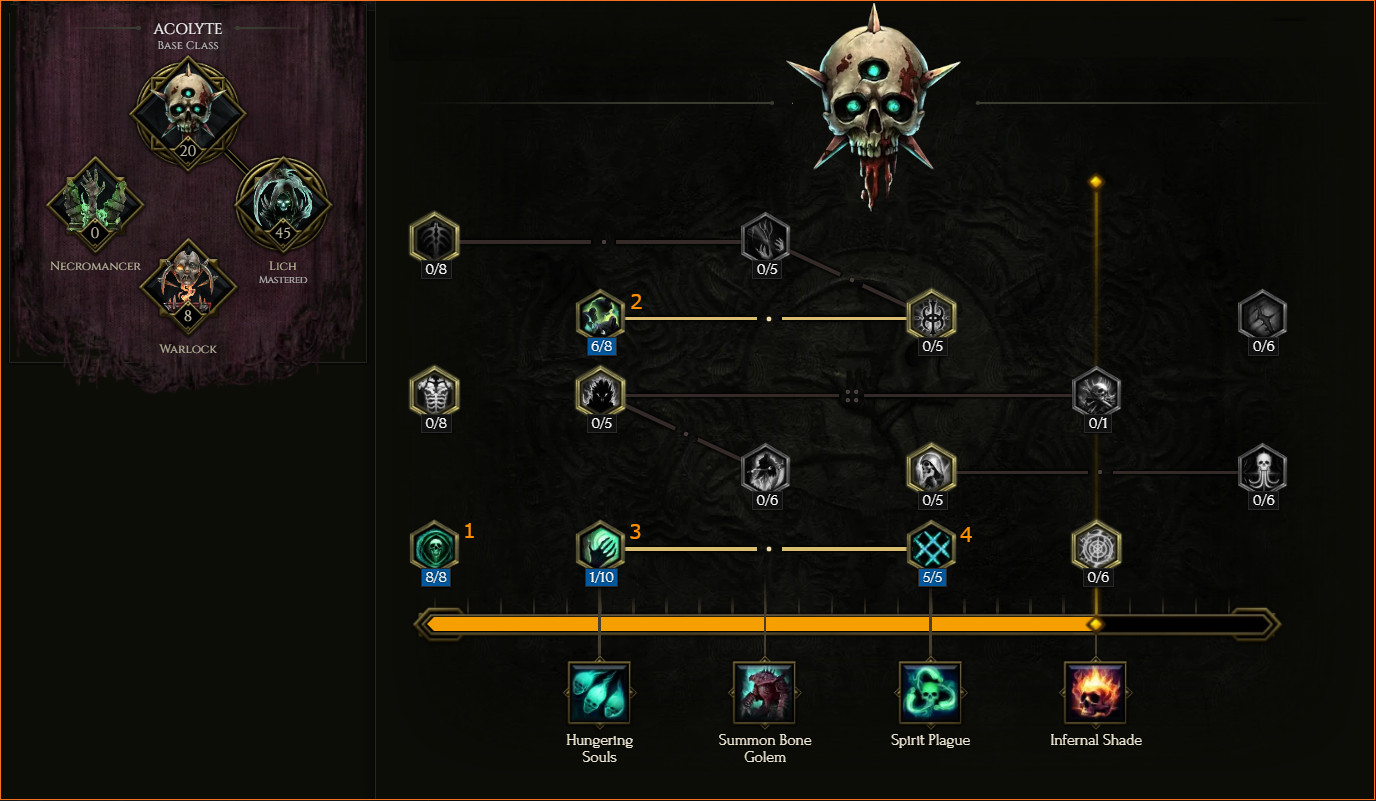Select the crossed bones 5/5 passive node

[932, 547]
